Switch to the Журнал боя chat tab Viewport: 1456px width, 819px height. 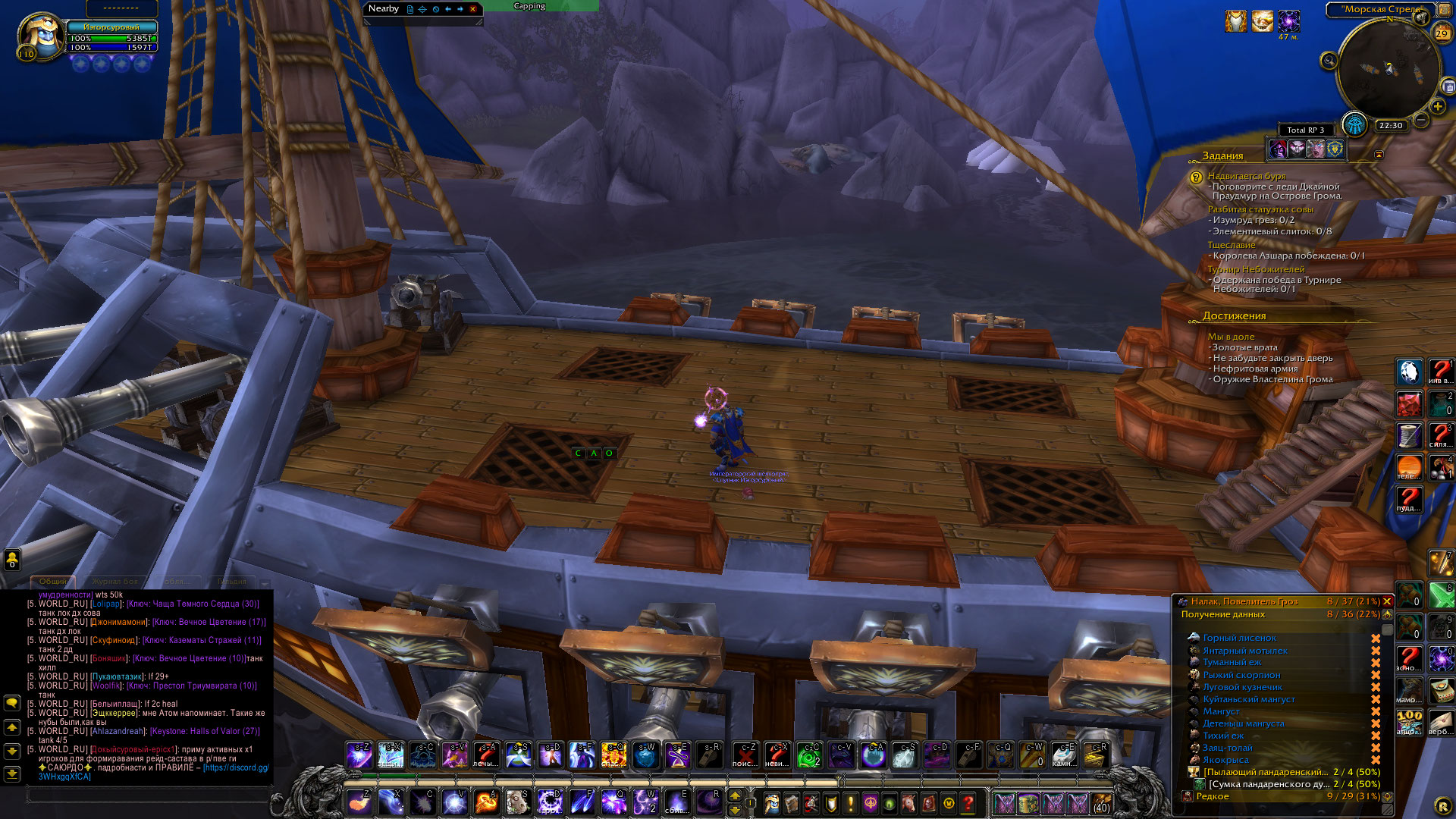115,582
